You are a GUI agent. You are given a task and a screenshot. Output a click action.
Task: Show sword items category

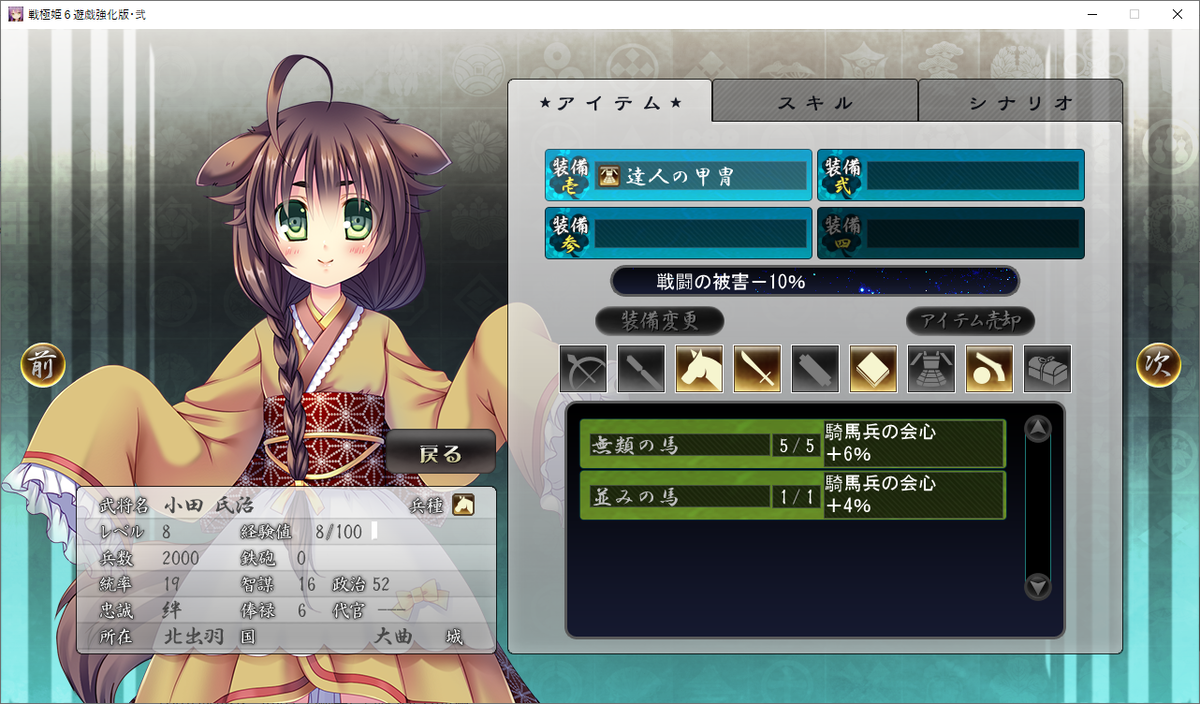[x=758, y=369]
